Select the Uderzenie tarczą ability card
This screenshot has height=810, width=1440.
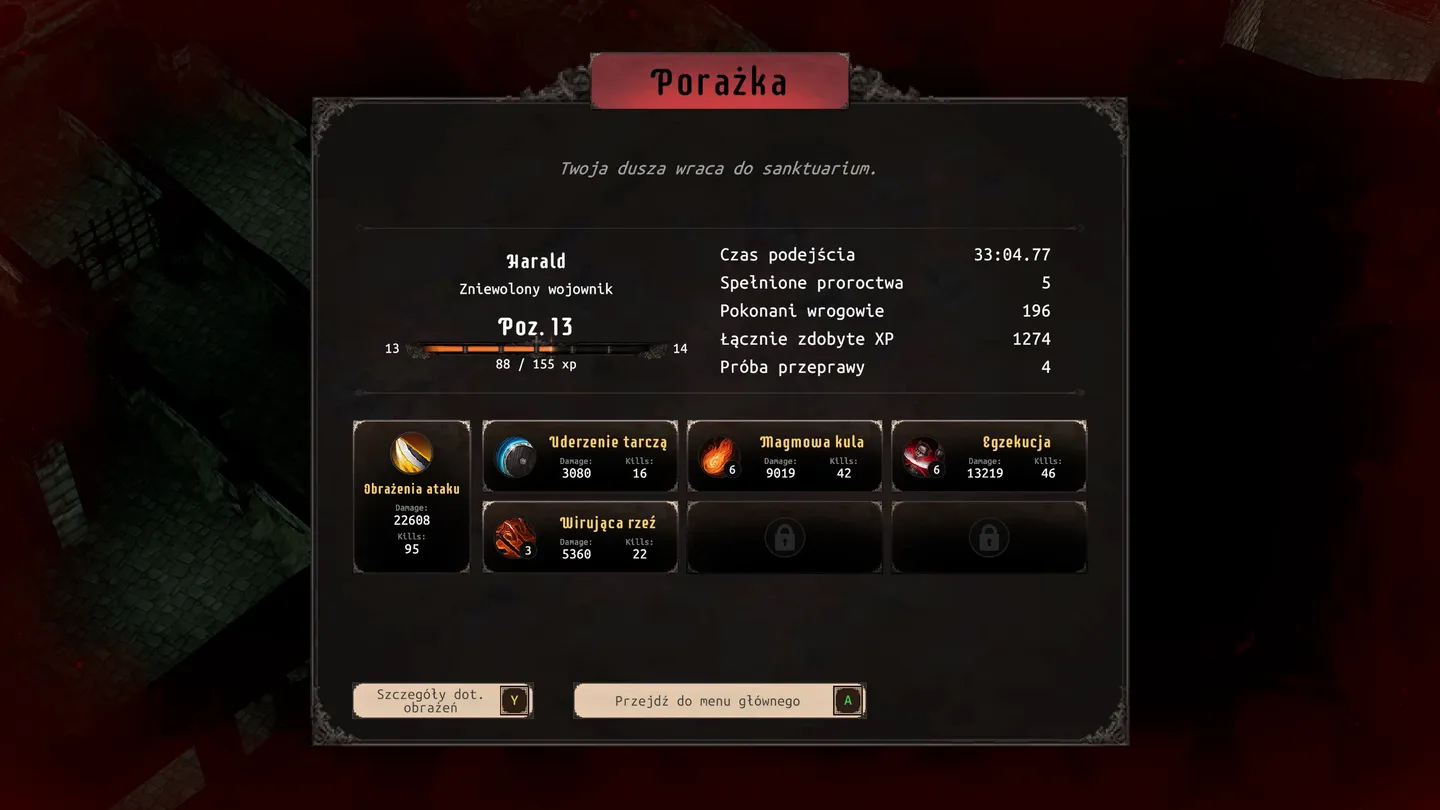click(x=580, y=457)
